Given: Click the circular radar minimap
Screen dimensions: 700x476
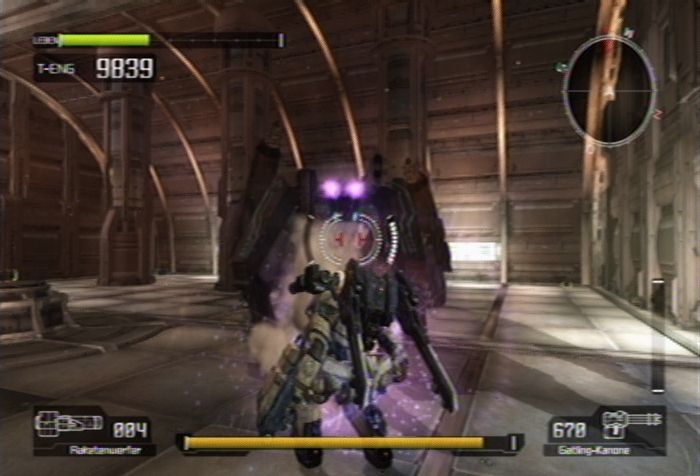Looking at the screenshot, I should (x=609, y=91).
